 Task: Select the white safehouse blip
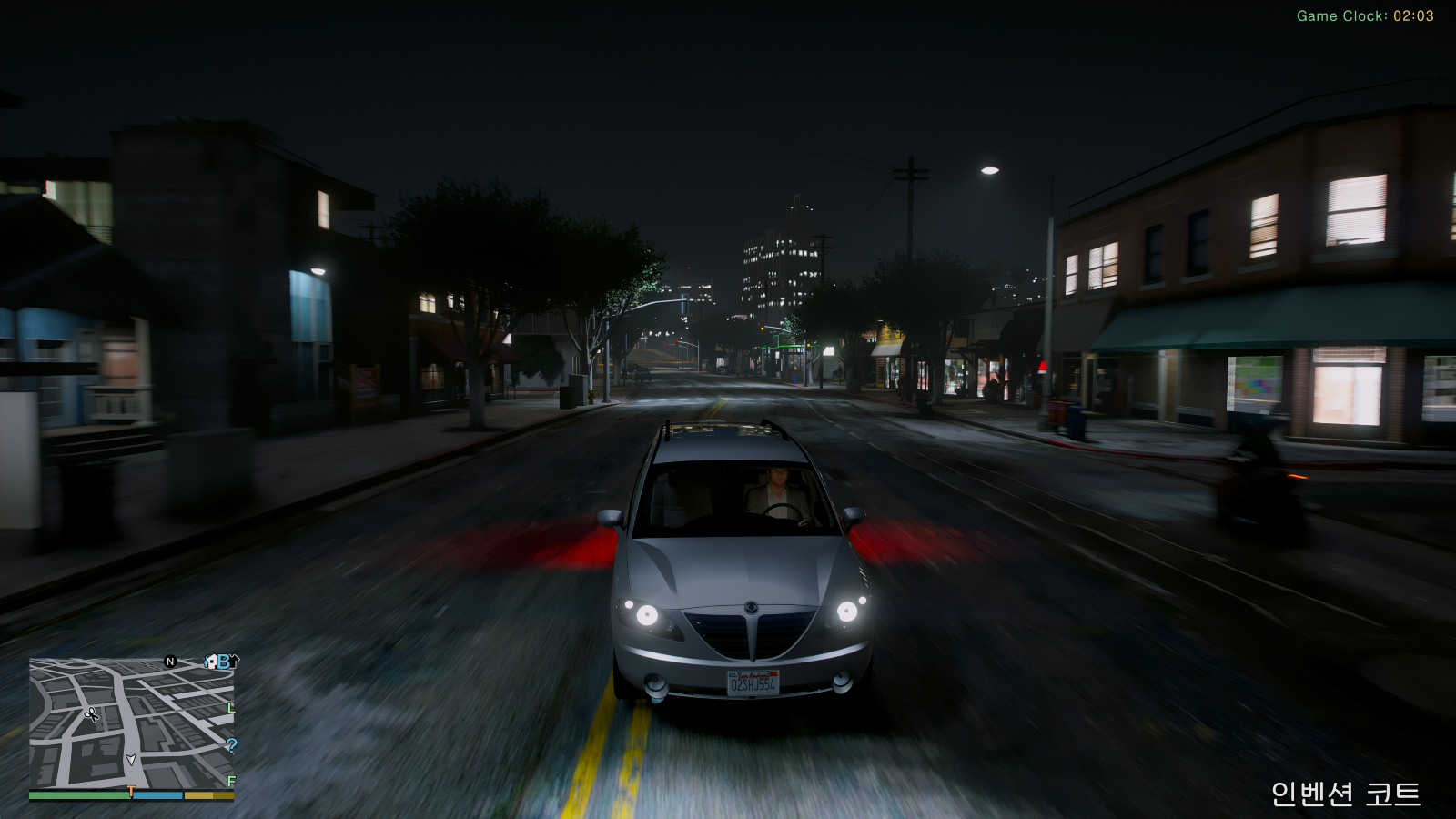coord(211,662)
